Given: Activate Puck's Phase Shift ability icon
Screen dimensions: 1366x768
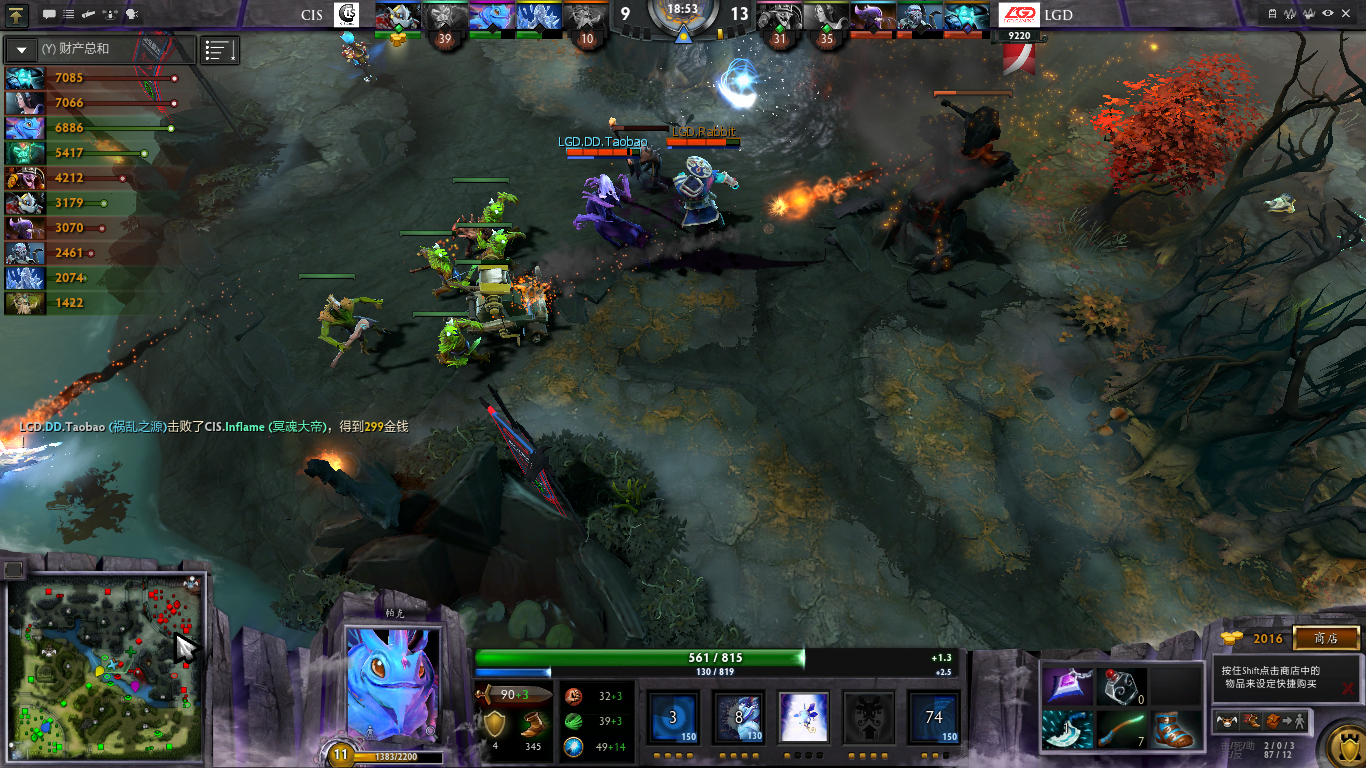Looking at the screenshot, I should (804, 717).
